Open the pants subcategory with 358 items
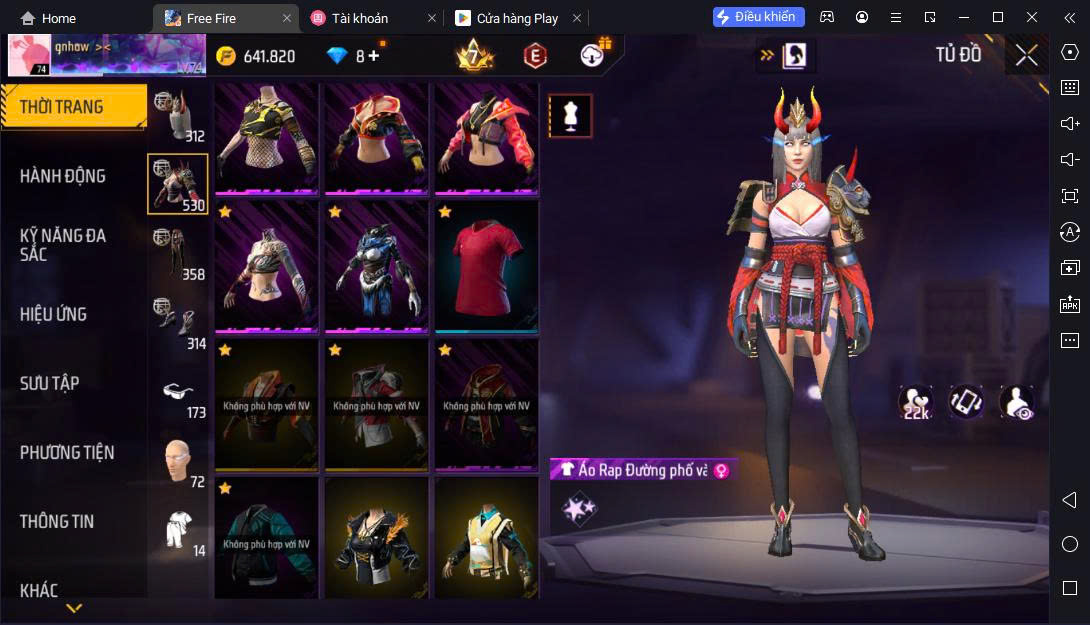This screenshot has width=1090, height=625. (178, 253)
